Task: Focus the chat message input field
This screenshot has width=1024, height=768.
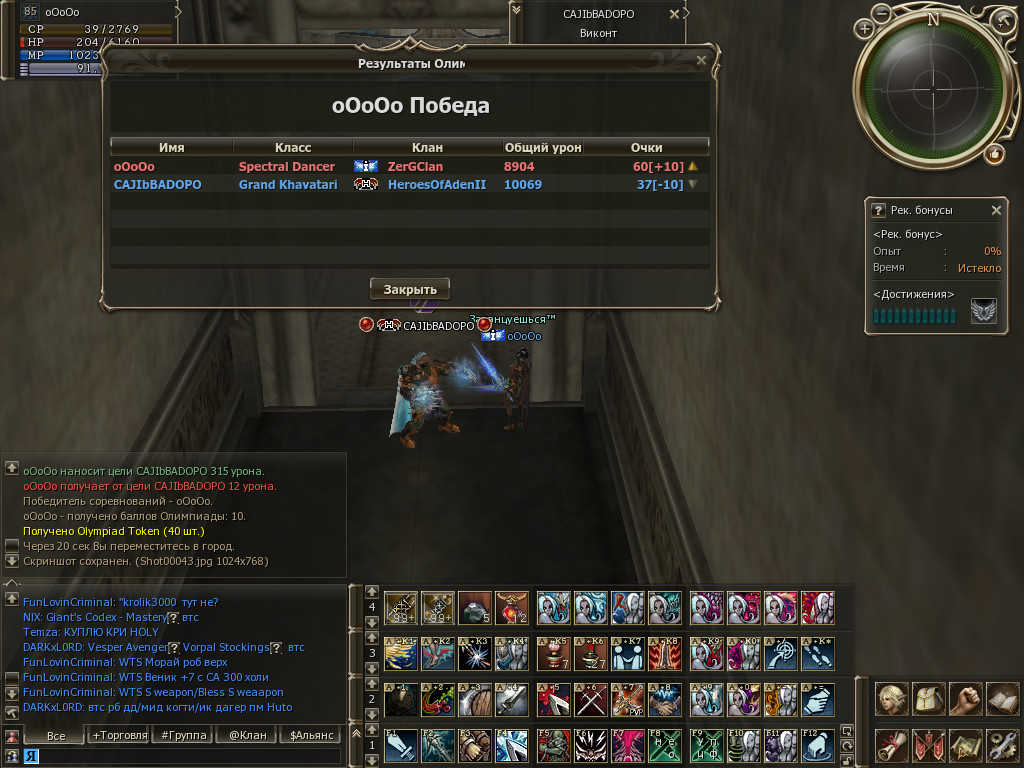Action: click(180, 757)
